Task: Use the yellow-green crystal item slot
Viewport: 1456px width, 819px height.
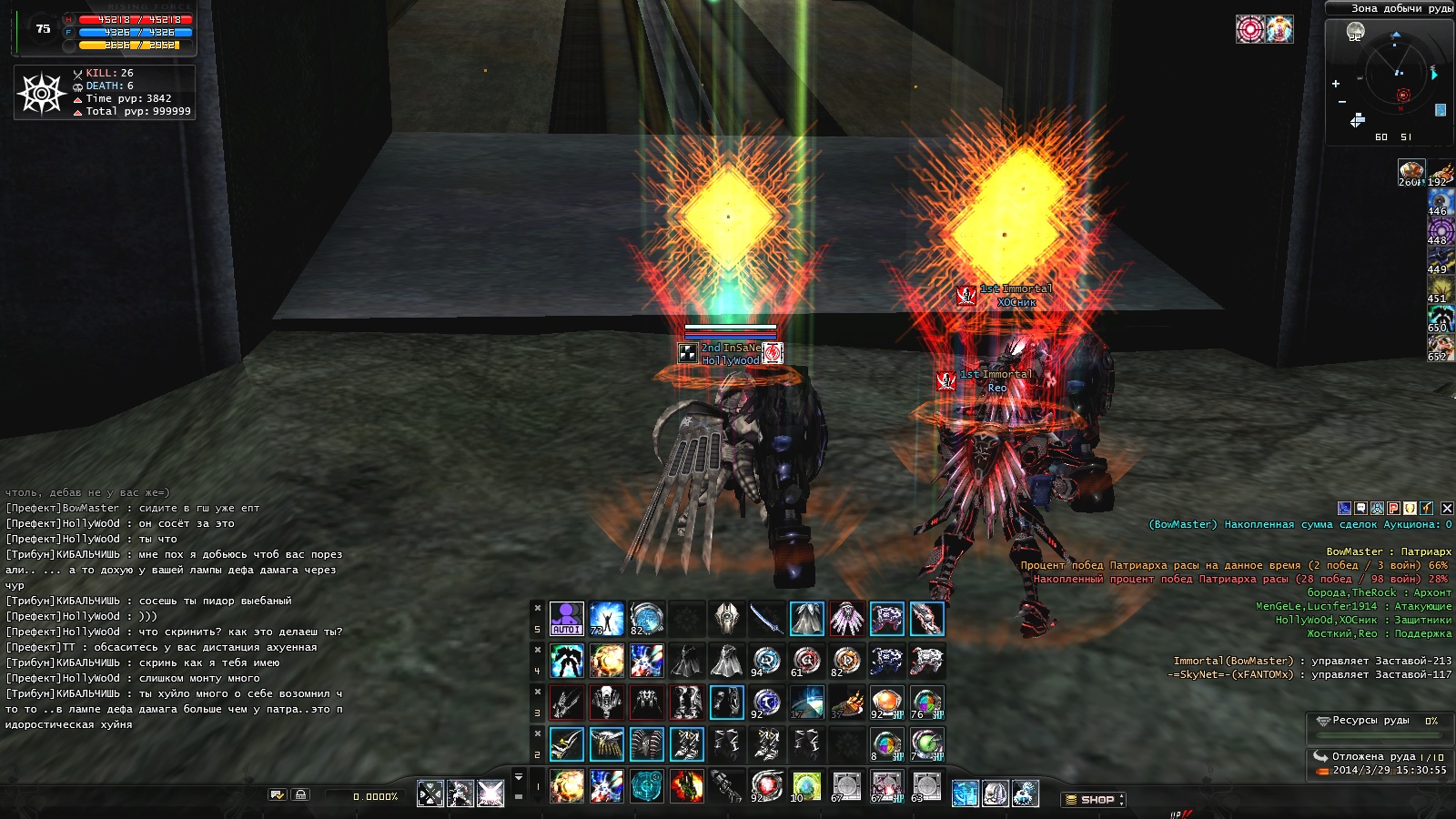Action: coord(806,786)
